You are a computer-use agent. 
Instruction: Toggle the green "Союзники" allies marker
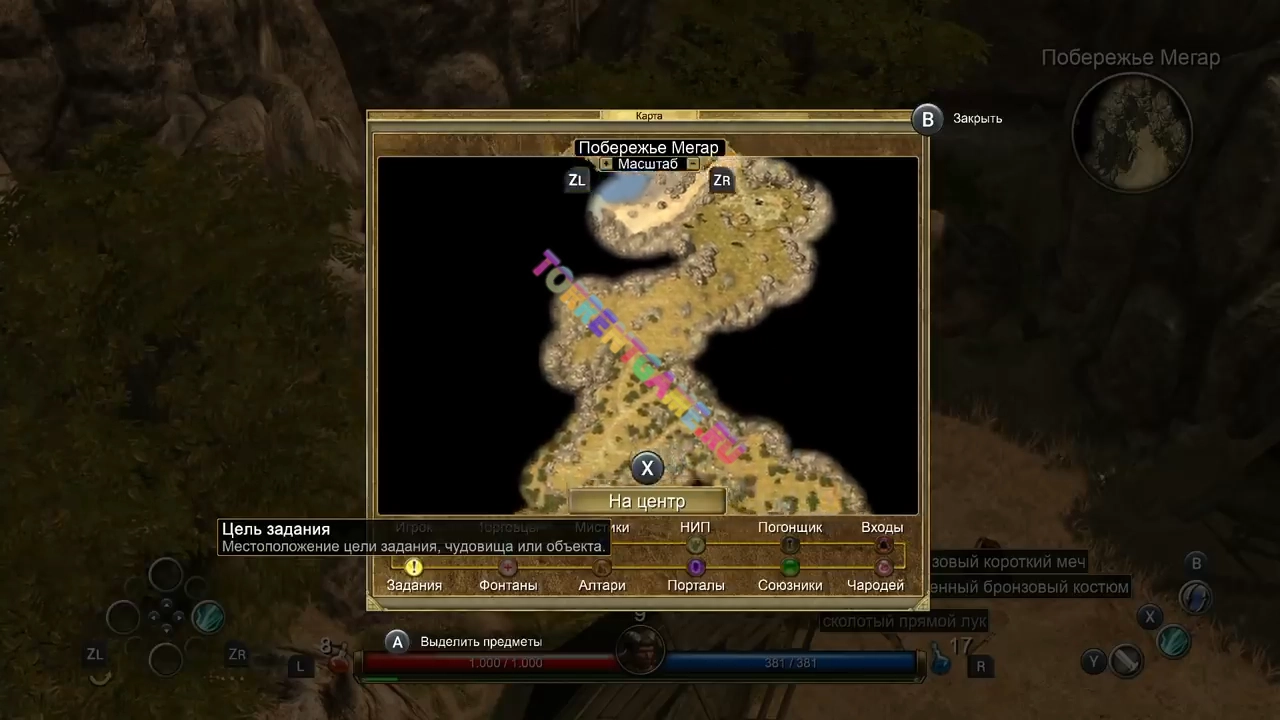[790, 568]
